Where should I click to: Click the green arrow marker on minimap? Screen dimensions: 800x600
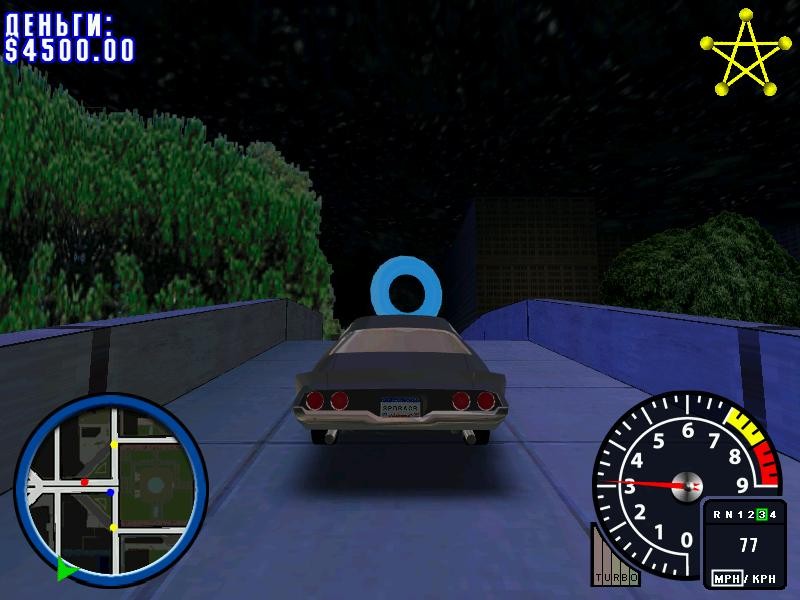pos(66,570)
